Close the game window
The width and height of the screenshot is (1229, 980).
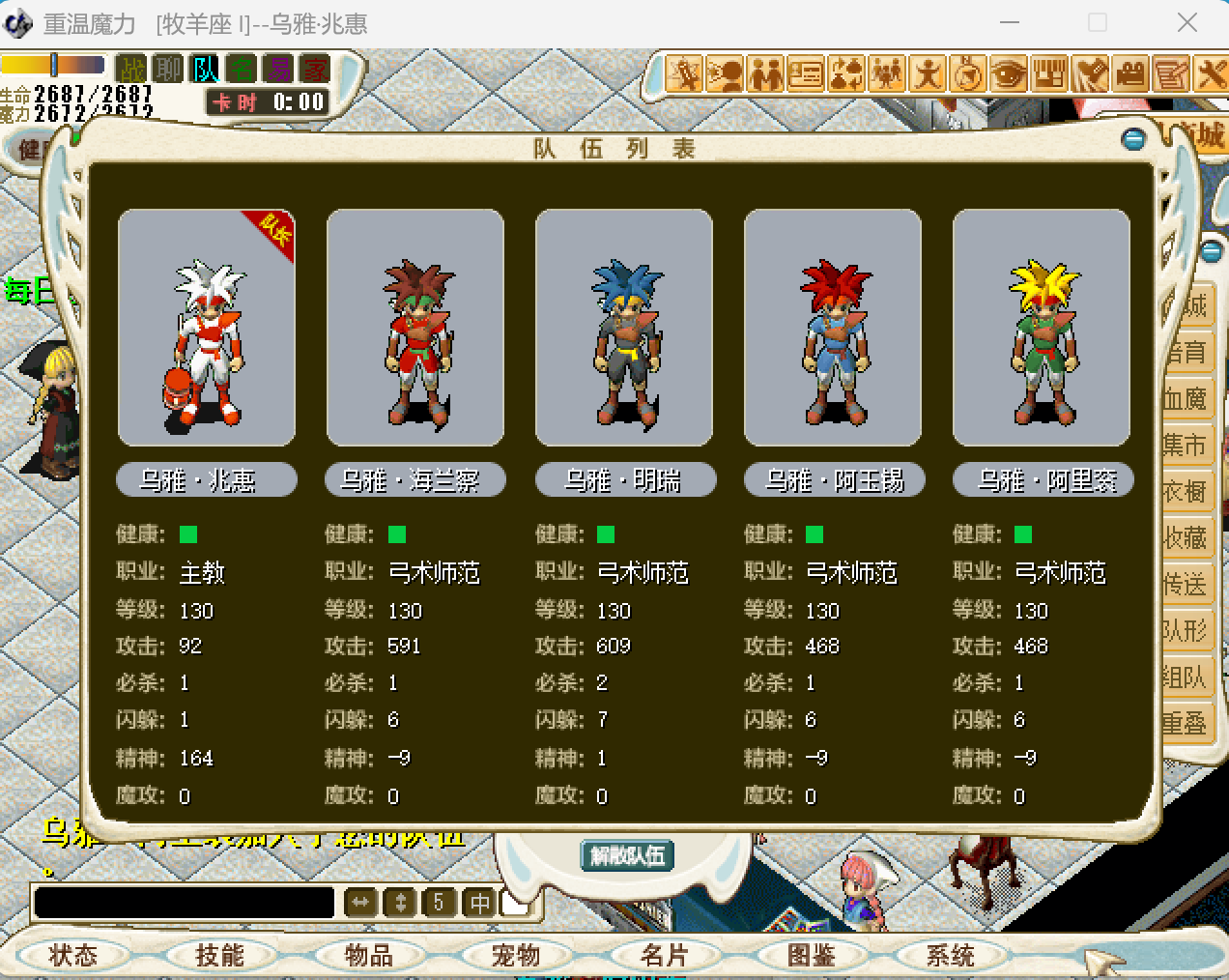pyautogui.click(x=1187, y=22)
